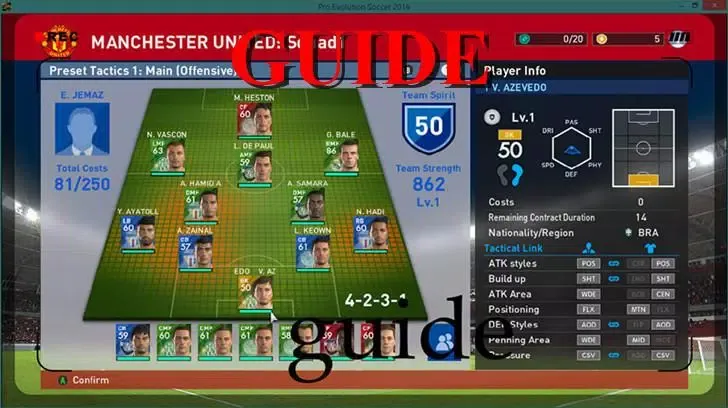The width and height of the screenshot is (728, 408).
Task: Select A. Hamid A's midfielder card
Action: (x=201, y=202)
